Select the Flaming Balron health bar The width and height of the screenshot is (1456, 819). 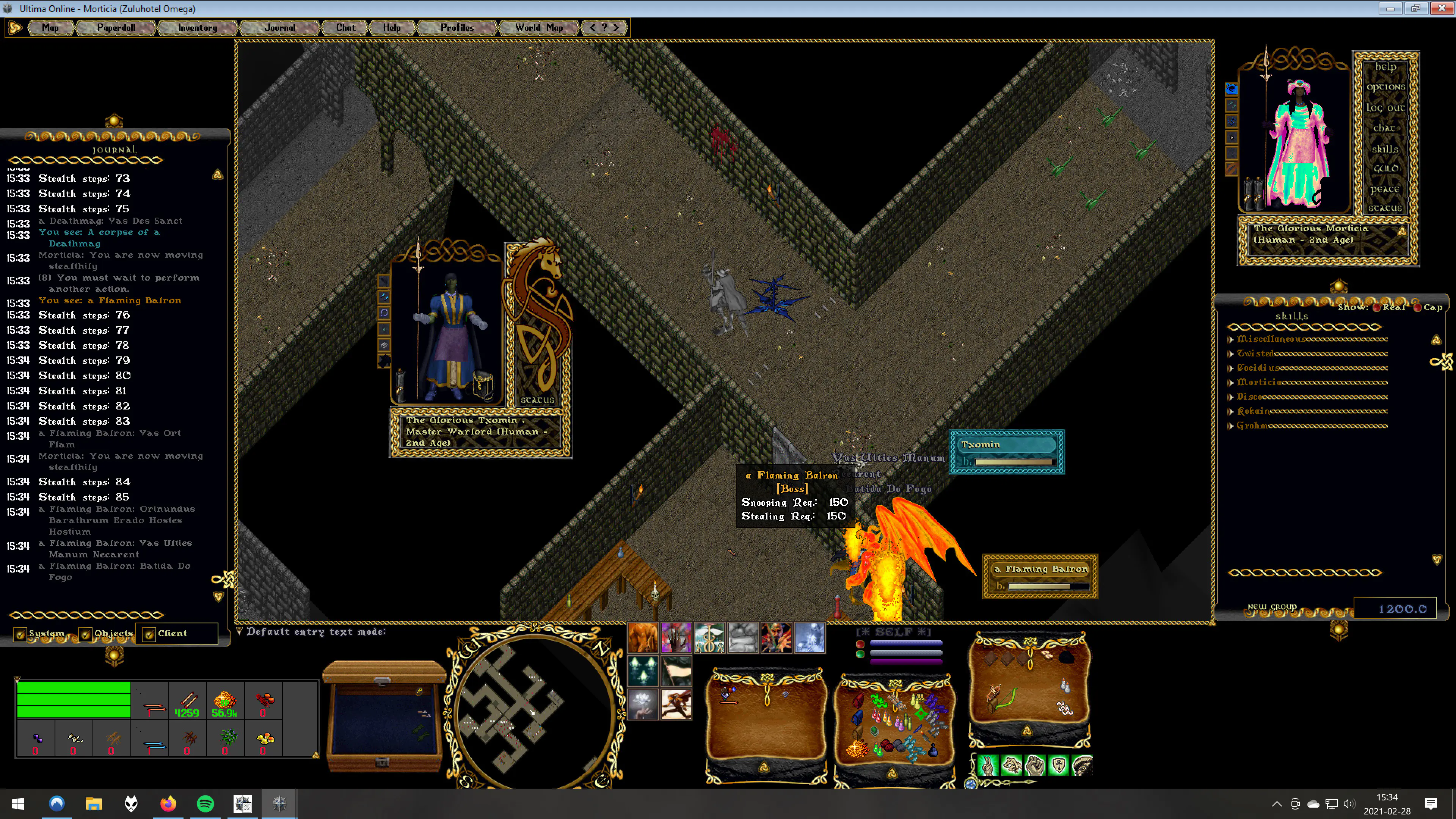[x=1040, y=576]
